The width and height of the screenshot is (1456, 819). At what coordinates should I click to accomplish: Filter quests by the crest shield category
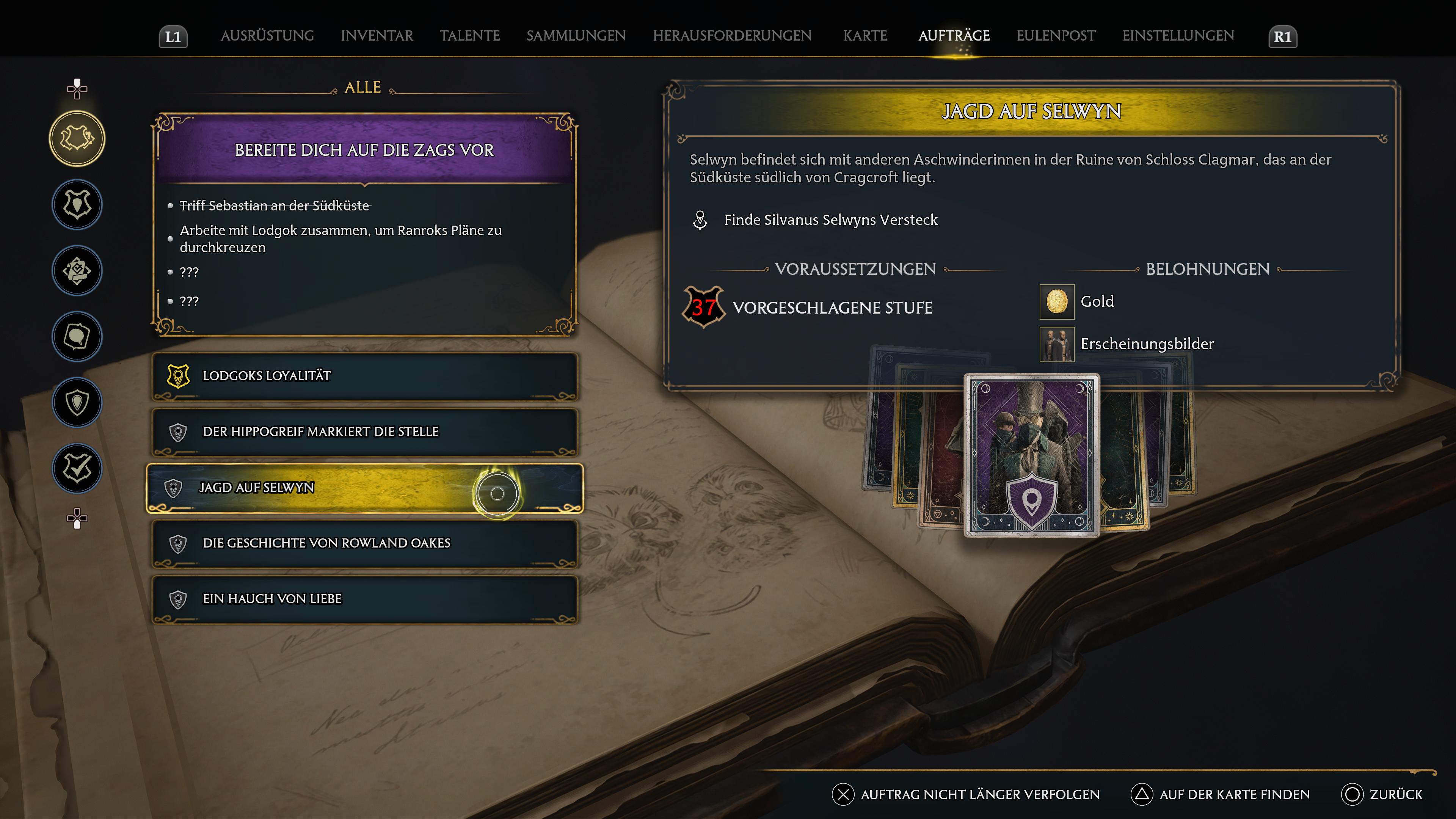coord(77,205)
